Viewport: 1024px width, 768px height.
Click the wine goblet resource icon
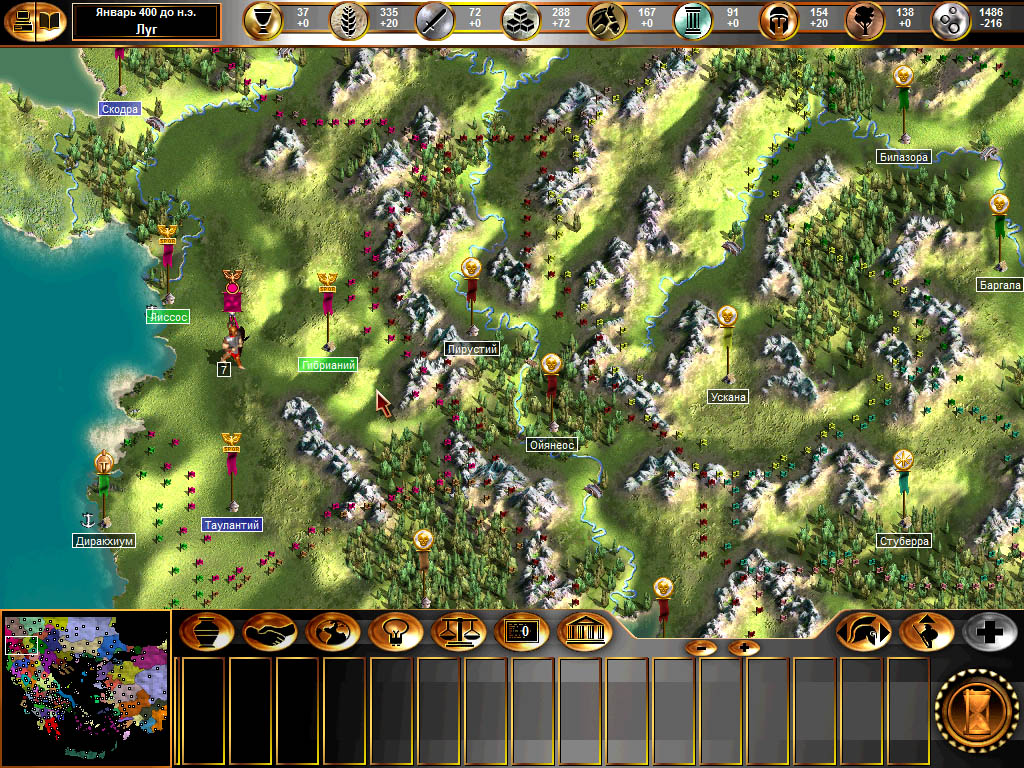click(263, 20)
